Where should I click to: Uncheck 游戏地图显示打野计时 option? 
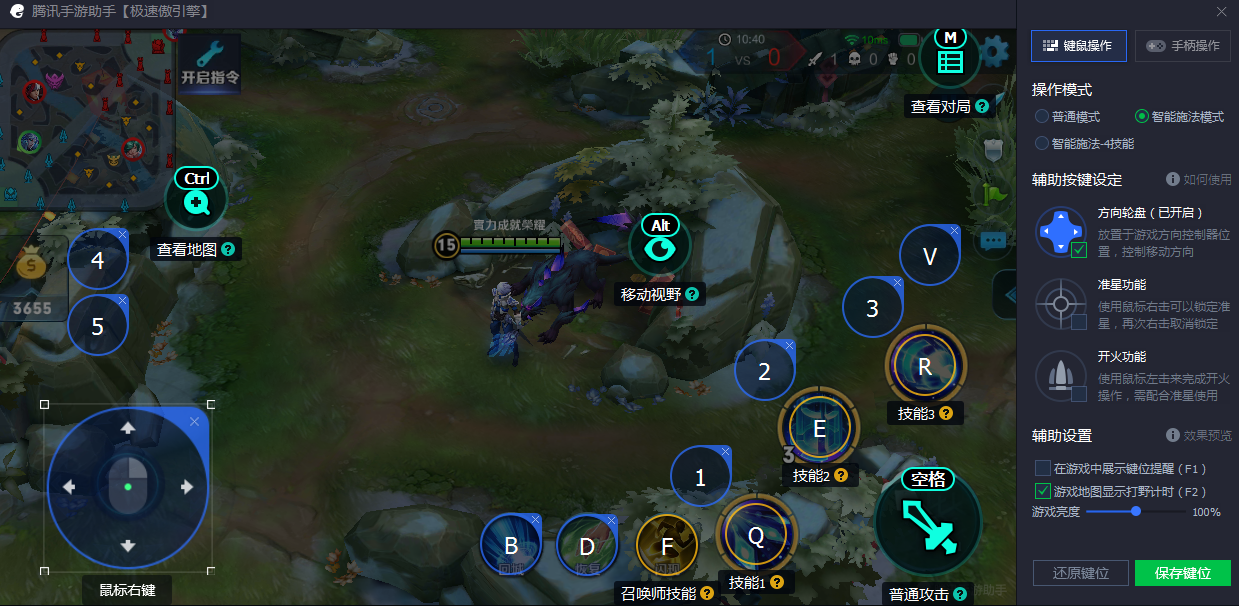coord(1043,491)
